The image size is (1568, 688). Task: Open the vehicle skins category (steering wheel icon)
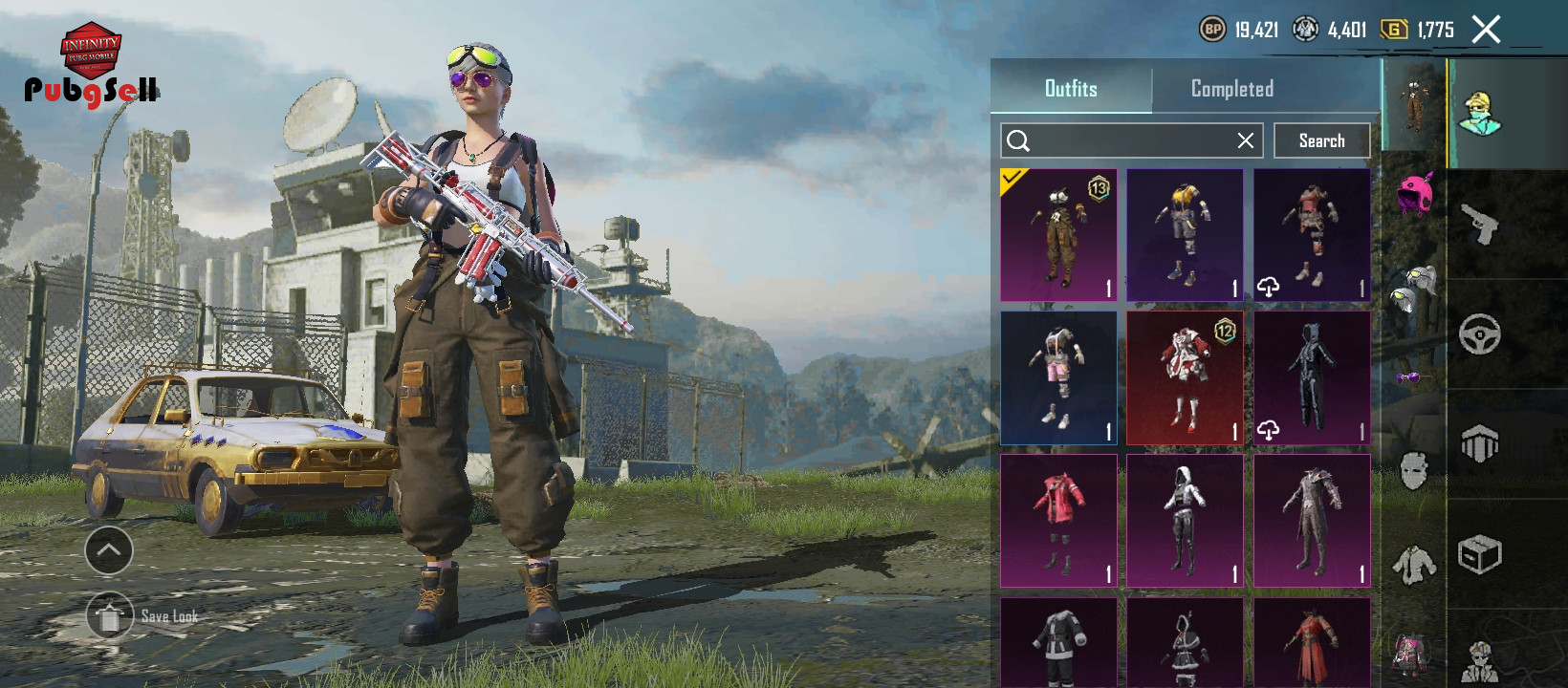(x=1479, y=334)
